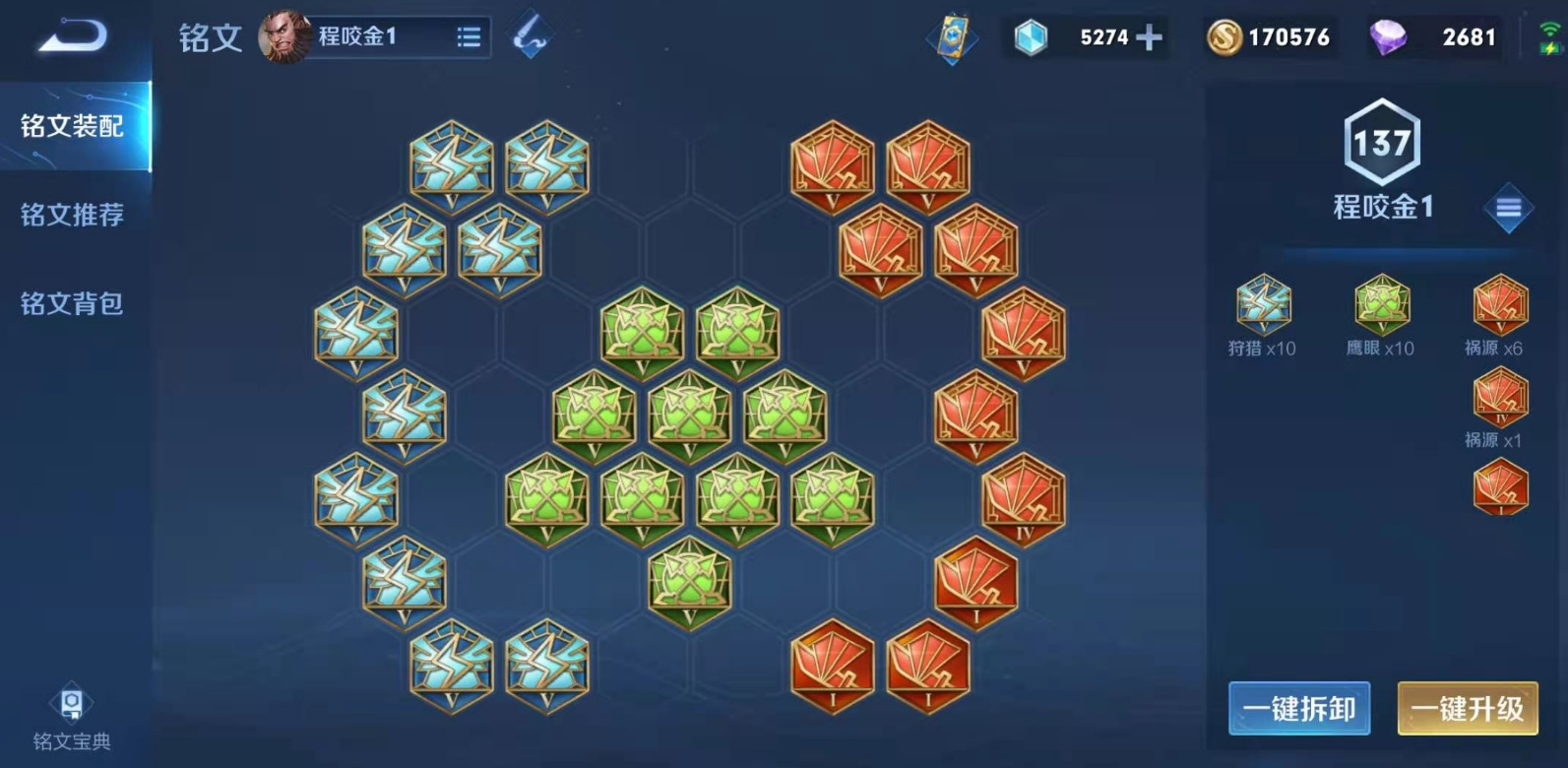Go back with the return arrow
This screenshot has height=768, width=1568.
tap(72, 37)
